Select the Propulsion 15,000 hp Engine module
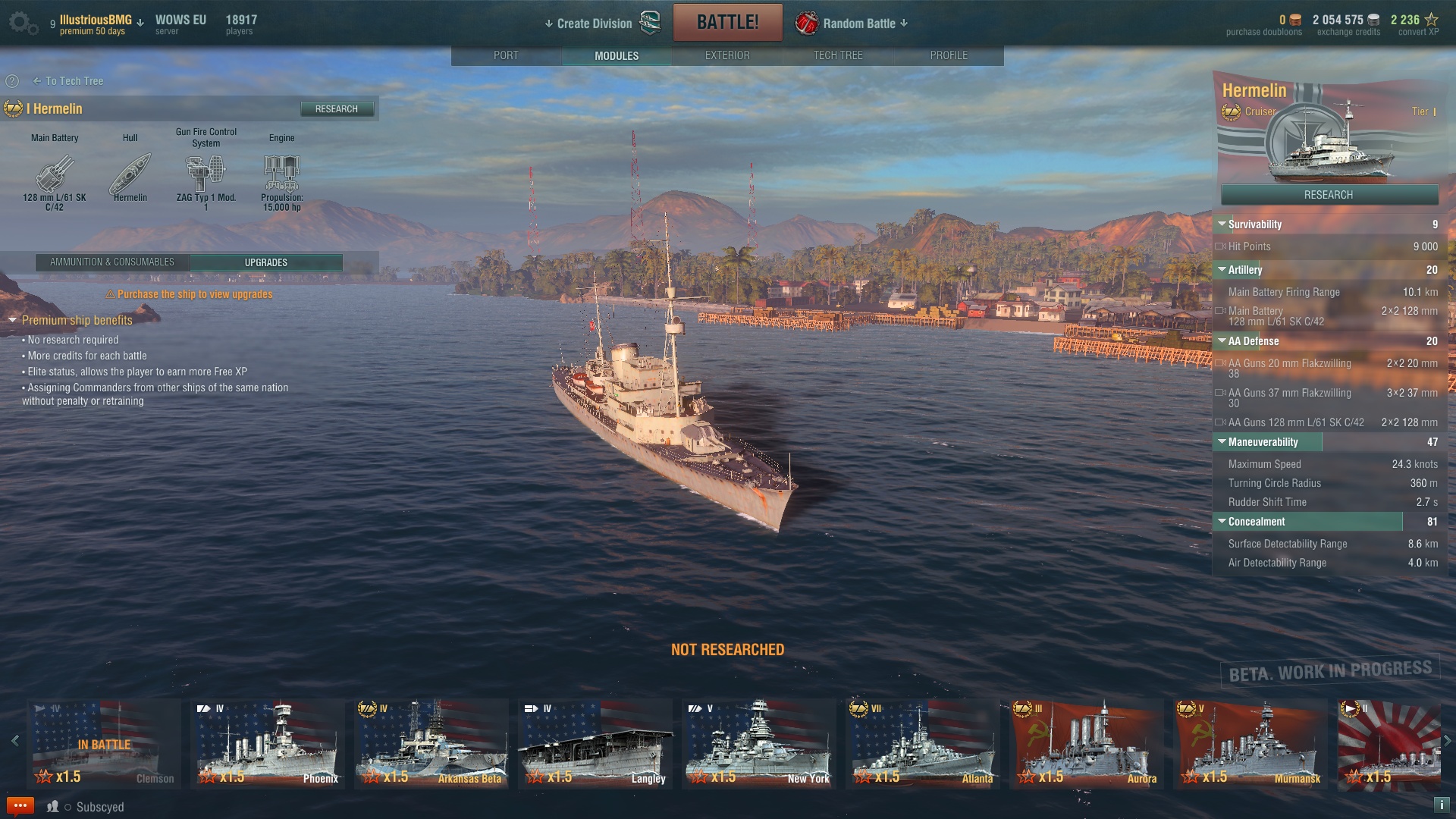This screenshot has height=819, width=1456. [x=282, y=174]
